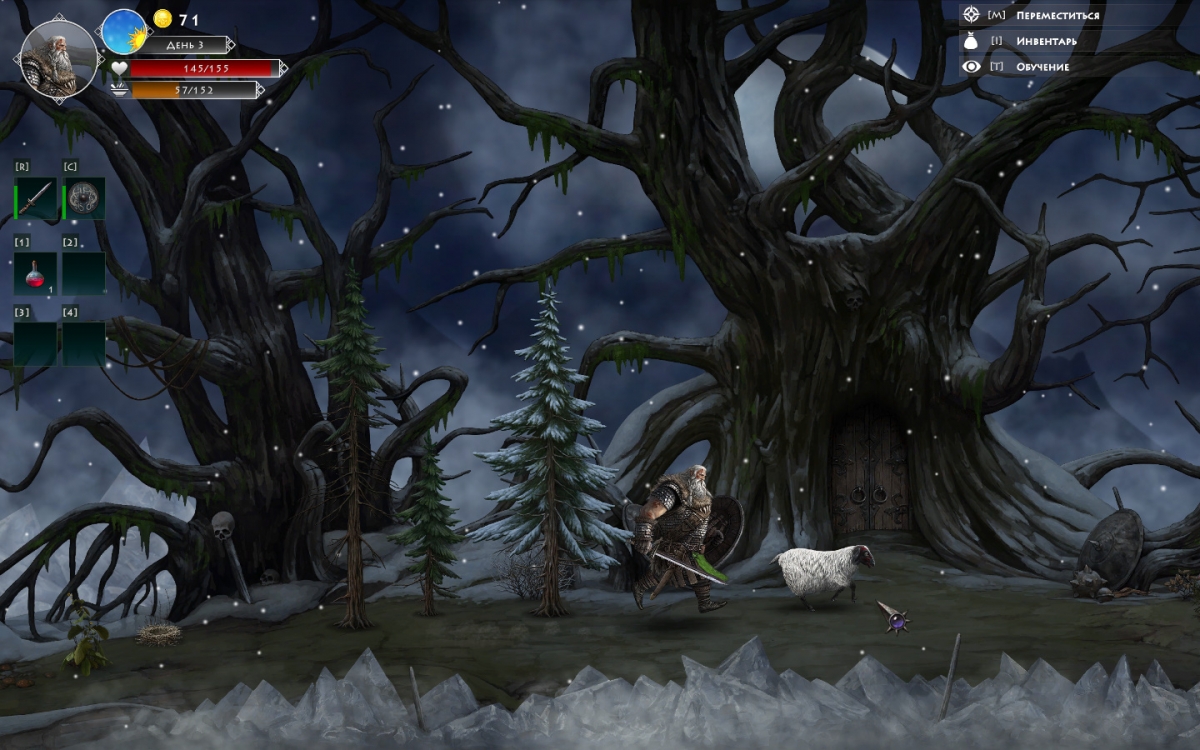The width and height of the screenshot is (1200, 750).
Task: Use the red potion in slot 1
Action: point(35,273)
